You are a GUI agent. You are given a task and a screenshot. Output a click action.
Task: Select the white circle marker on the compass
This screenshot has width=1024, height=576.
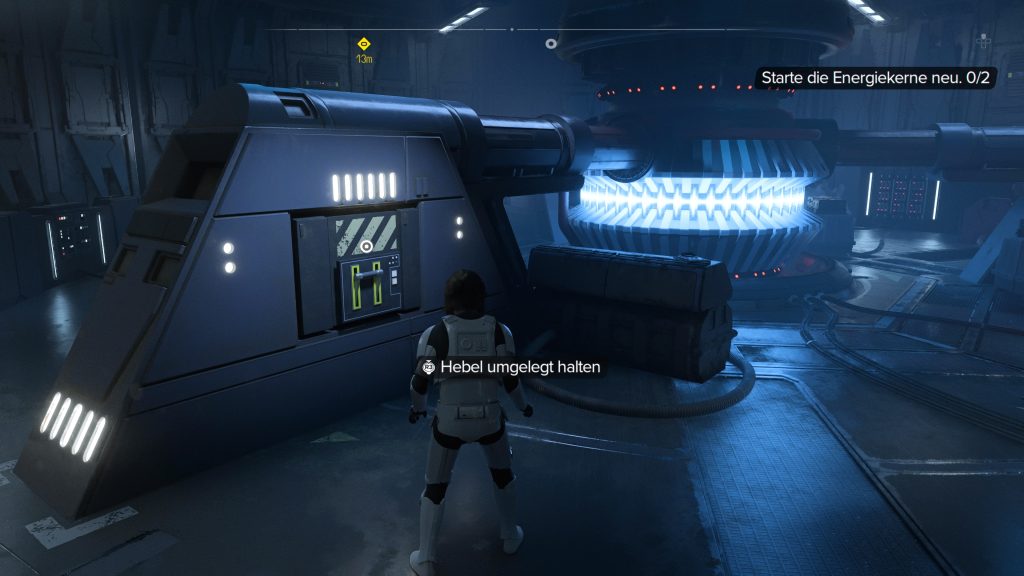pyautogui.click(x=550, y=44)
